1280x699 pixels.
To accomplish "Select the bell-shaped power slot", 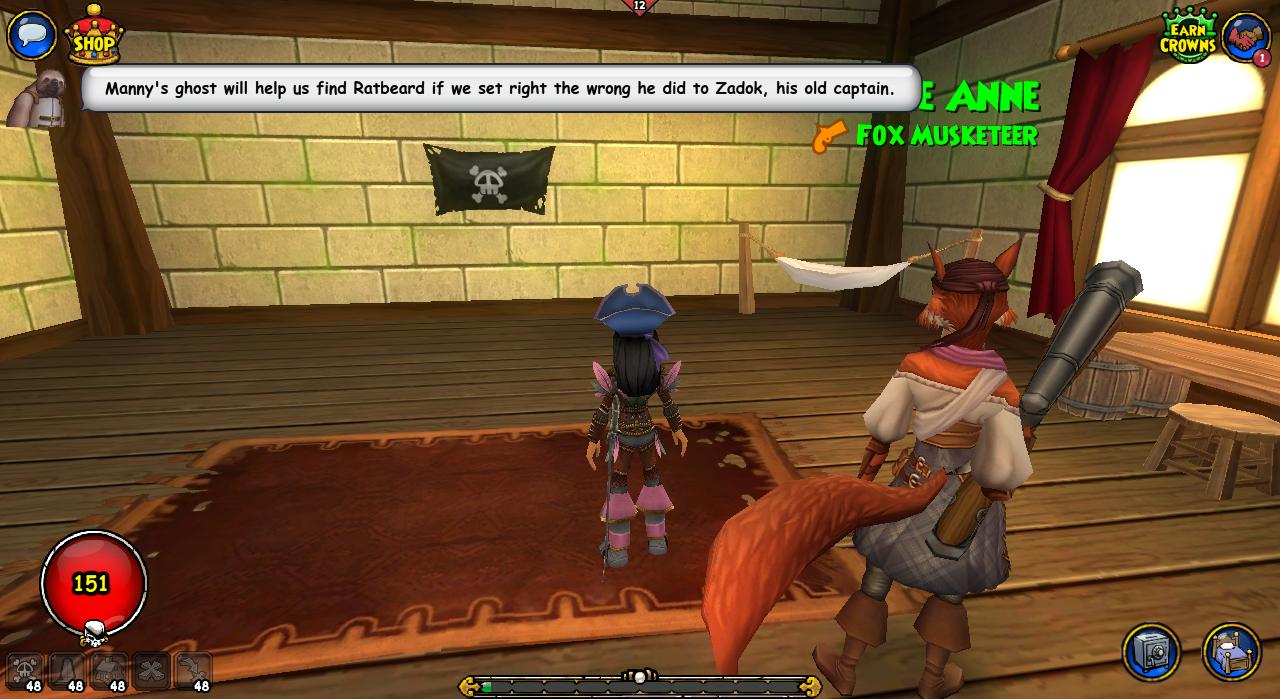I will point(67,670).
